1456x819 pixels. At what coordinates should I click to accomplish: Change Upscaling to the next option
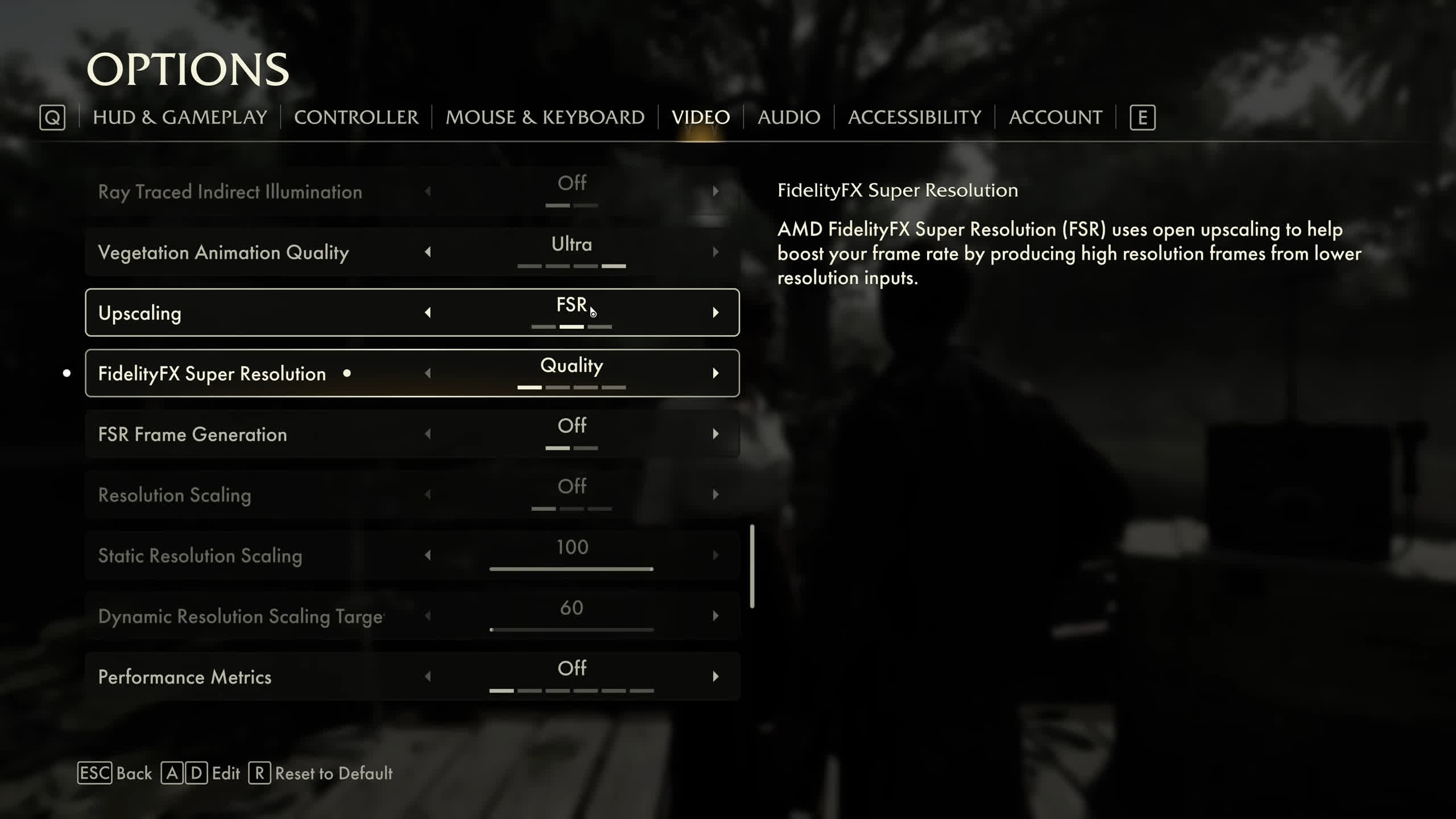pyautogui.click(x=715, y=313)
